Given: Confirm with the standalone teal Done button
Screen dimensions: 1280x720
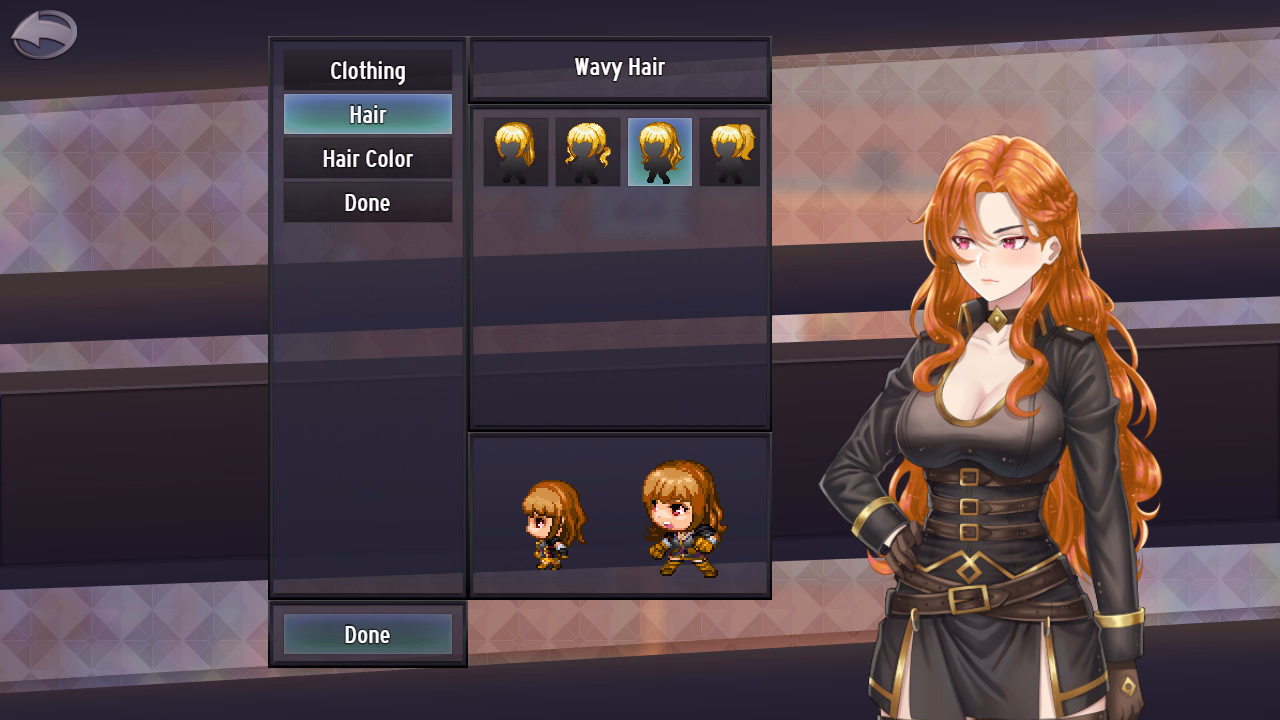Looking at the screenshot, I should tap(367, 635).
